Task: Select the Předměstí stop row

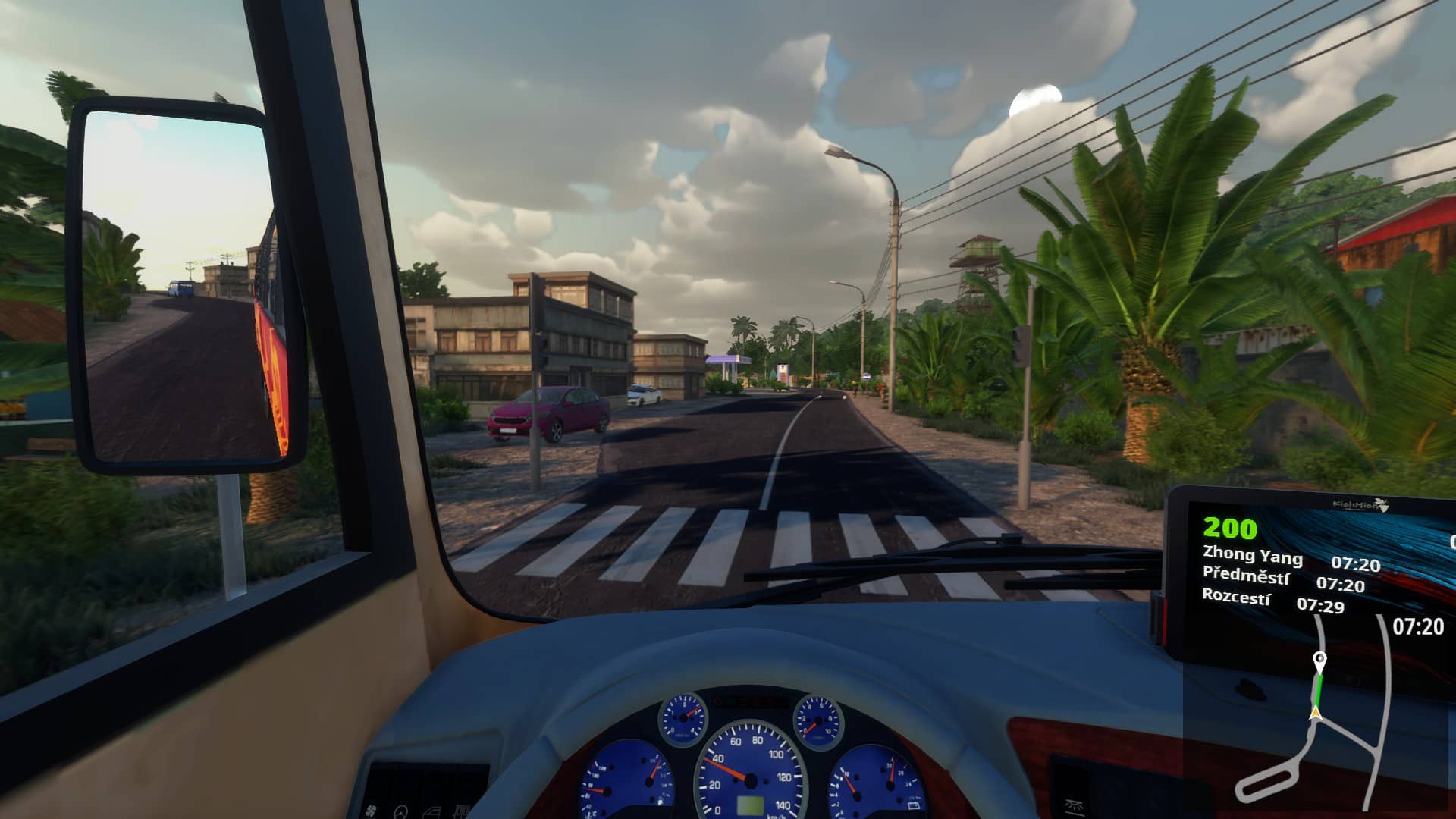Action: pyautogui.click(x=1283, y=580)
